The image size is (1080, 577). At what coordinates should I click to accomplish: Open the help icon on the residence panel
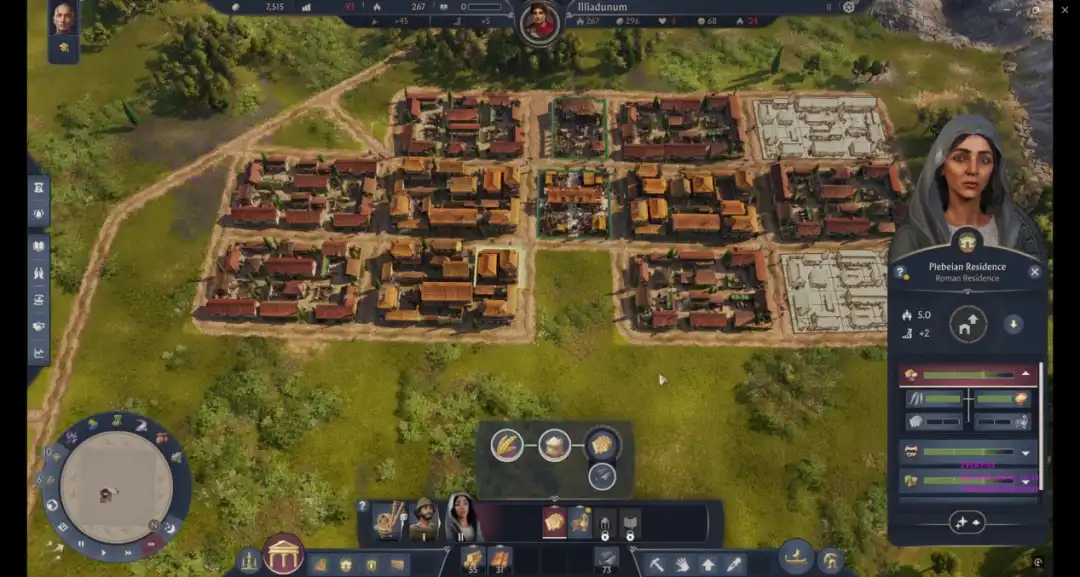900,272
